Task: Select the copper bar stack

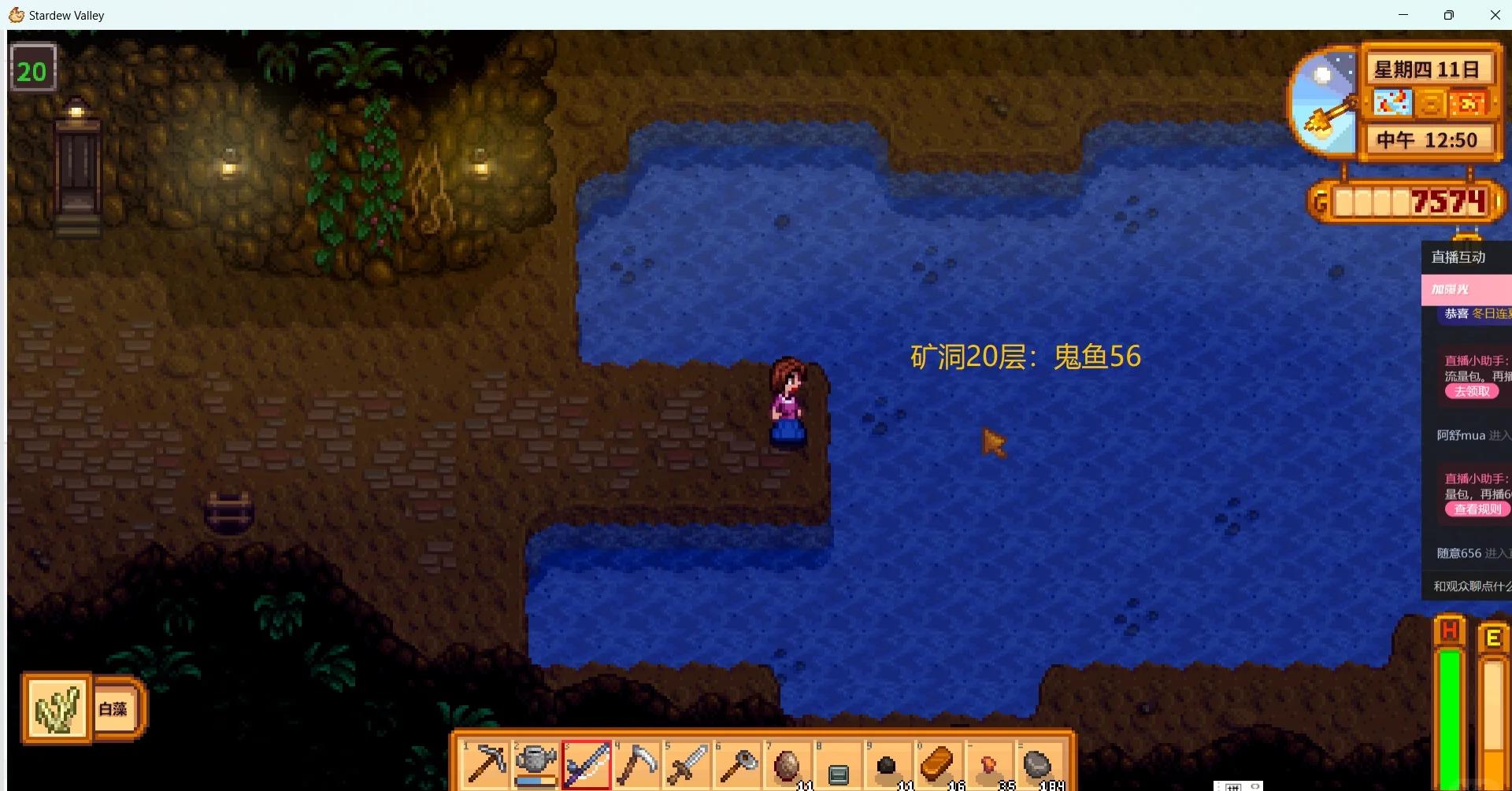Action: coord(938,764)
